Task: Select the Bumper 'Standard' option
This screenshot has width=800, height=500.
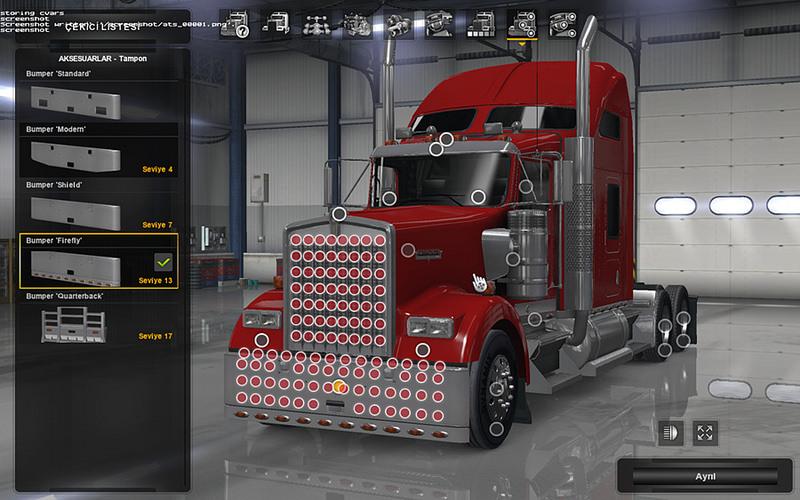Action: [x=98, y=99]
